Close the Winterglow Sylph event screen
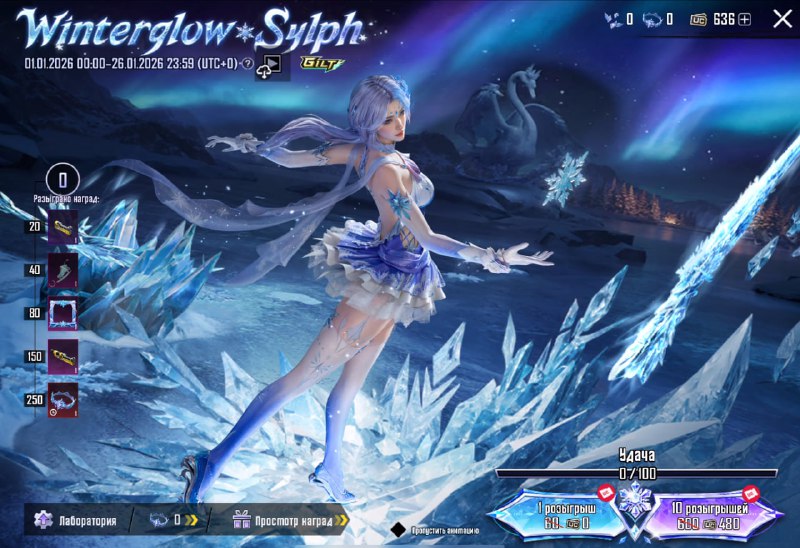This screenshot has width=800, height=548. pyautogui.click(x=782, y=19)
